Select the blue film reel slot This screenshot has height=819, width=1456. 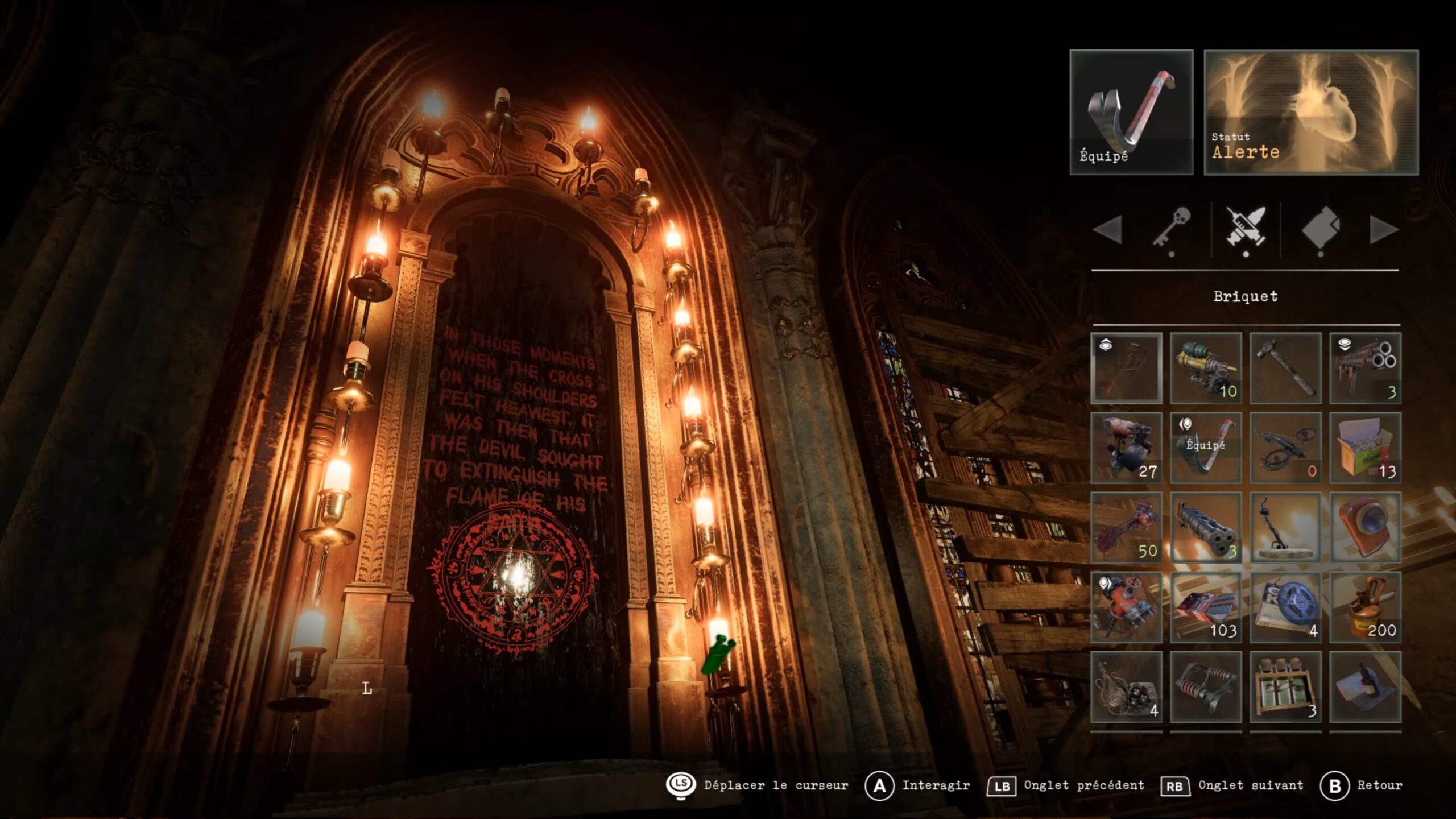pos(1285,607)
